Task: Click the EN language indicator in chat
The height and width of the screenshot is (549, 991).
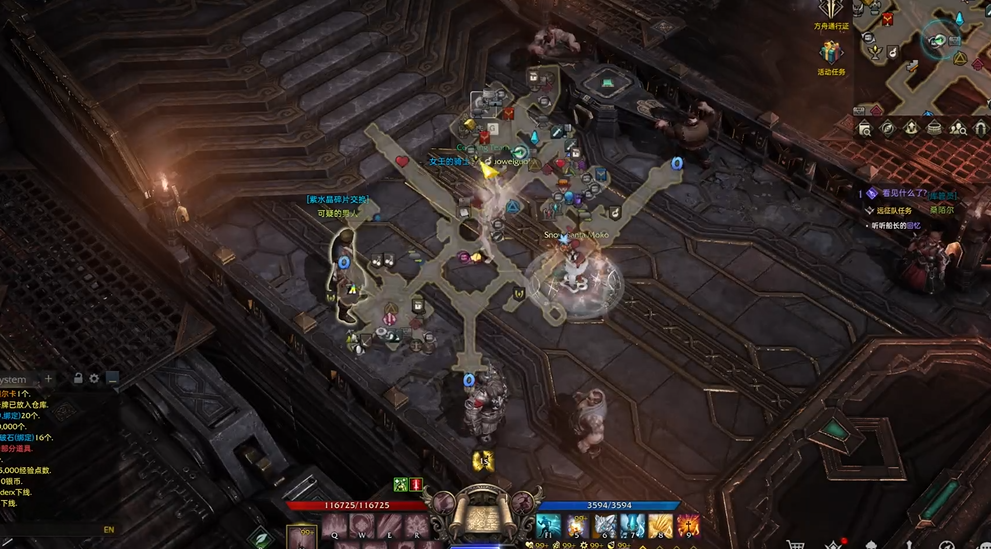Action: click(x=109, y=529)
